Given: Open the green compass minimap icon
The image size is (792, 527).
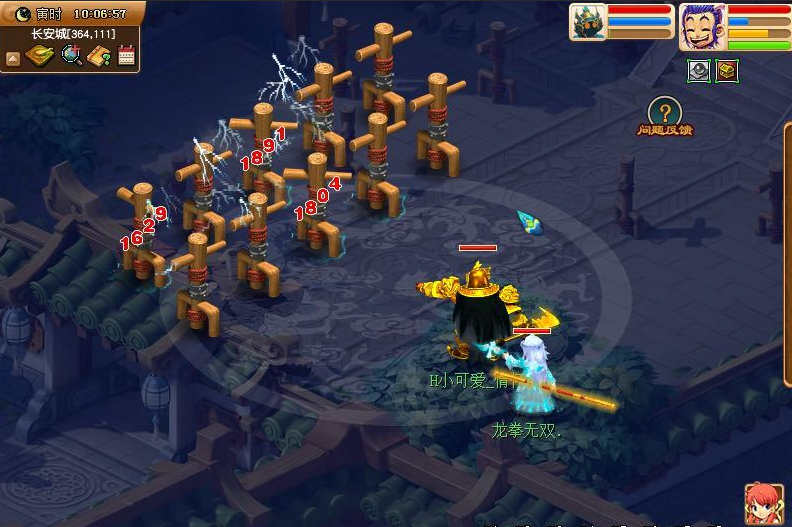Looking at the screenshot, I should pos(41,56).
